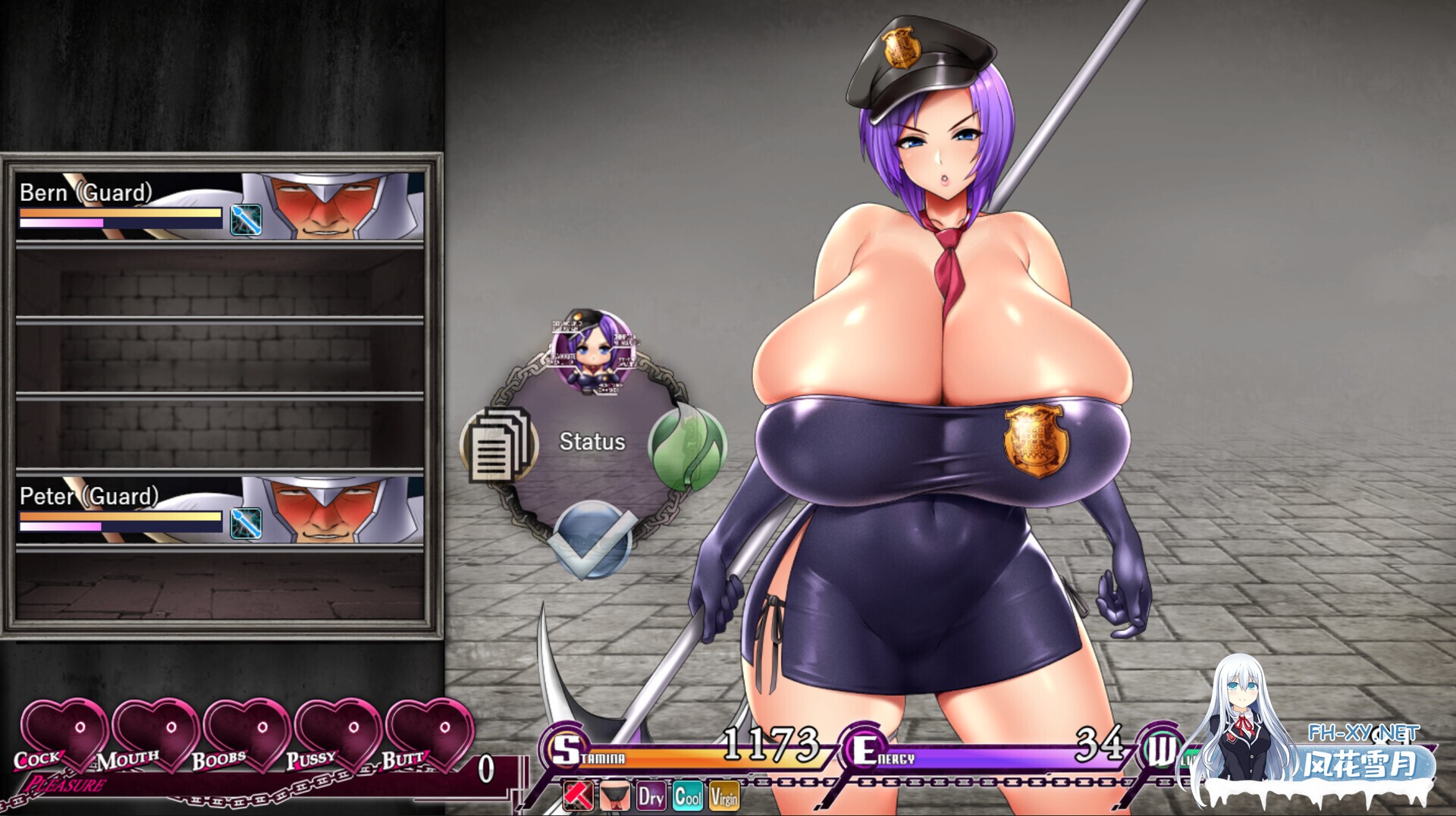
Task: Click the Dry status icon
Action: (x=651, y=796)
